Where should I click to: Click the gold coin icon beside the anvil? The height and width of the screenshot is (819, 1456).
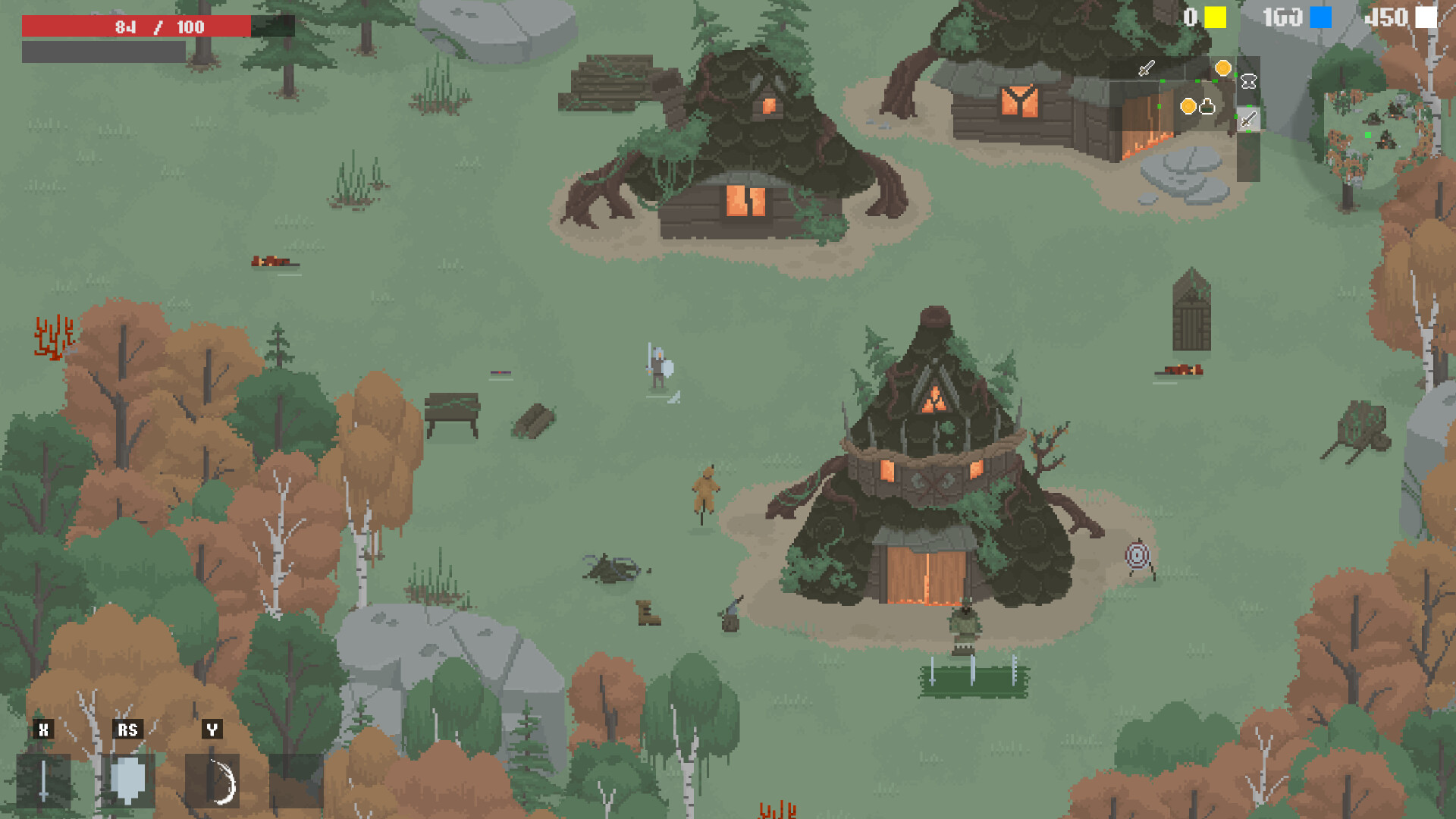point(1224,68)
